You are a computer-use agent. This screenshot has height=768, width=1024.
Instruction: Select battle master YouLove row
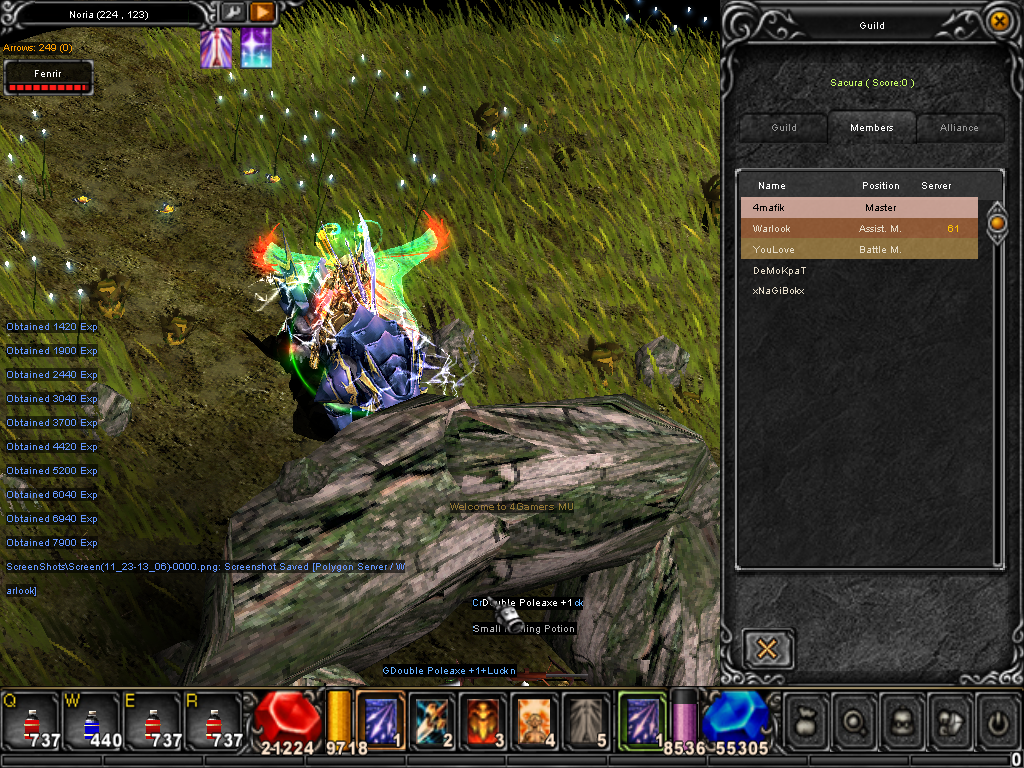click(x=858, y=250)
